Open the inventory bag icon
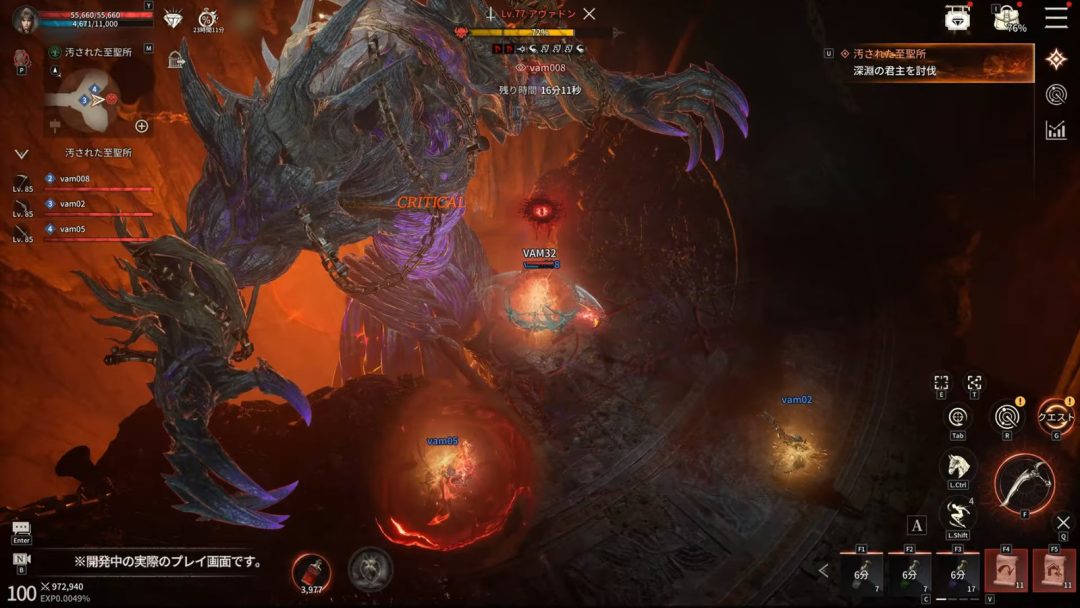This screenshot has width=1080, height=608. pyautogui.click(x=1006, y=18)
